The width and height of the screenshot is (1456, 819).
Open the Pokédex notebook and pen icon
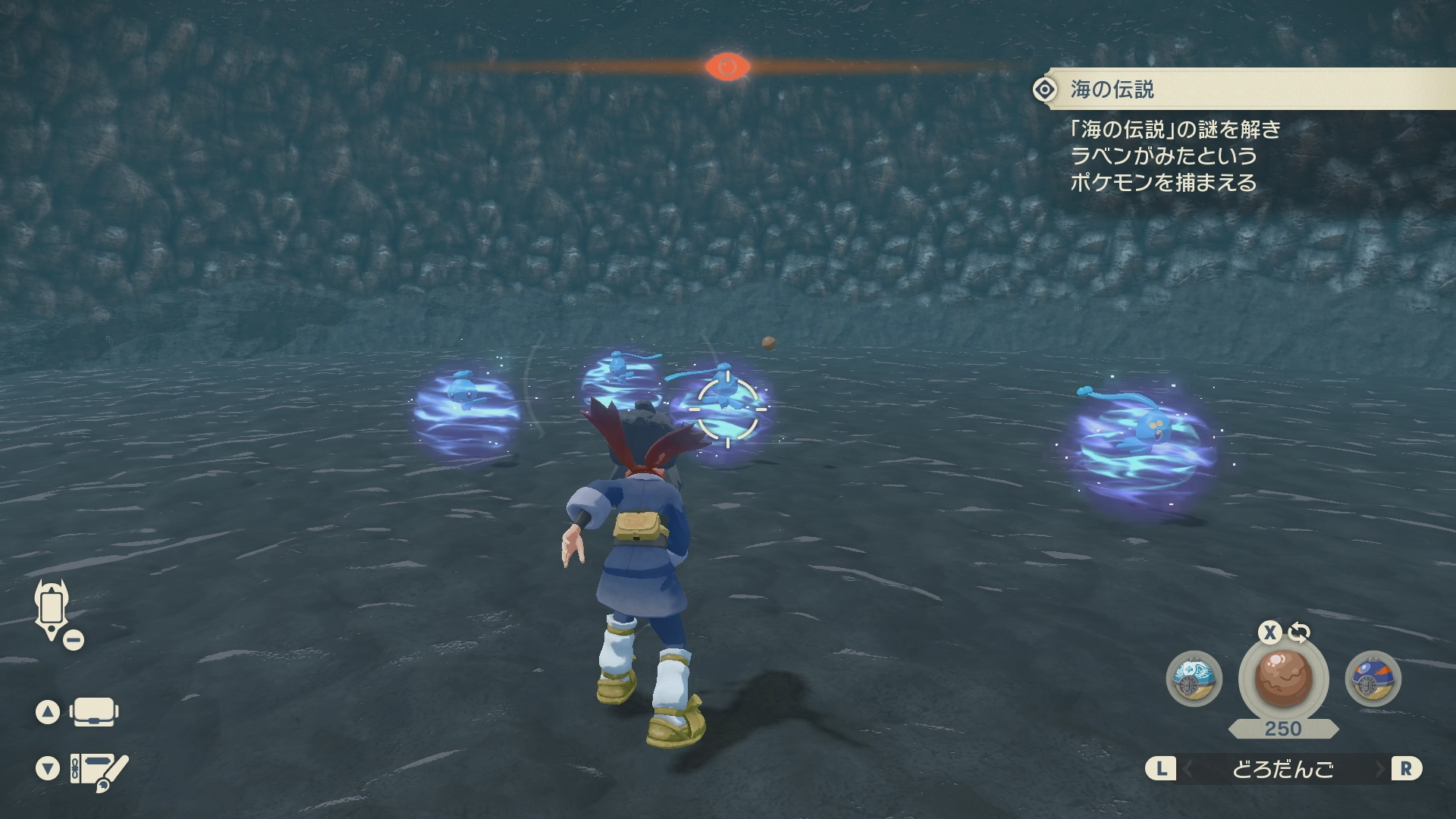pos(99,770)
